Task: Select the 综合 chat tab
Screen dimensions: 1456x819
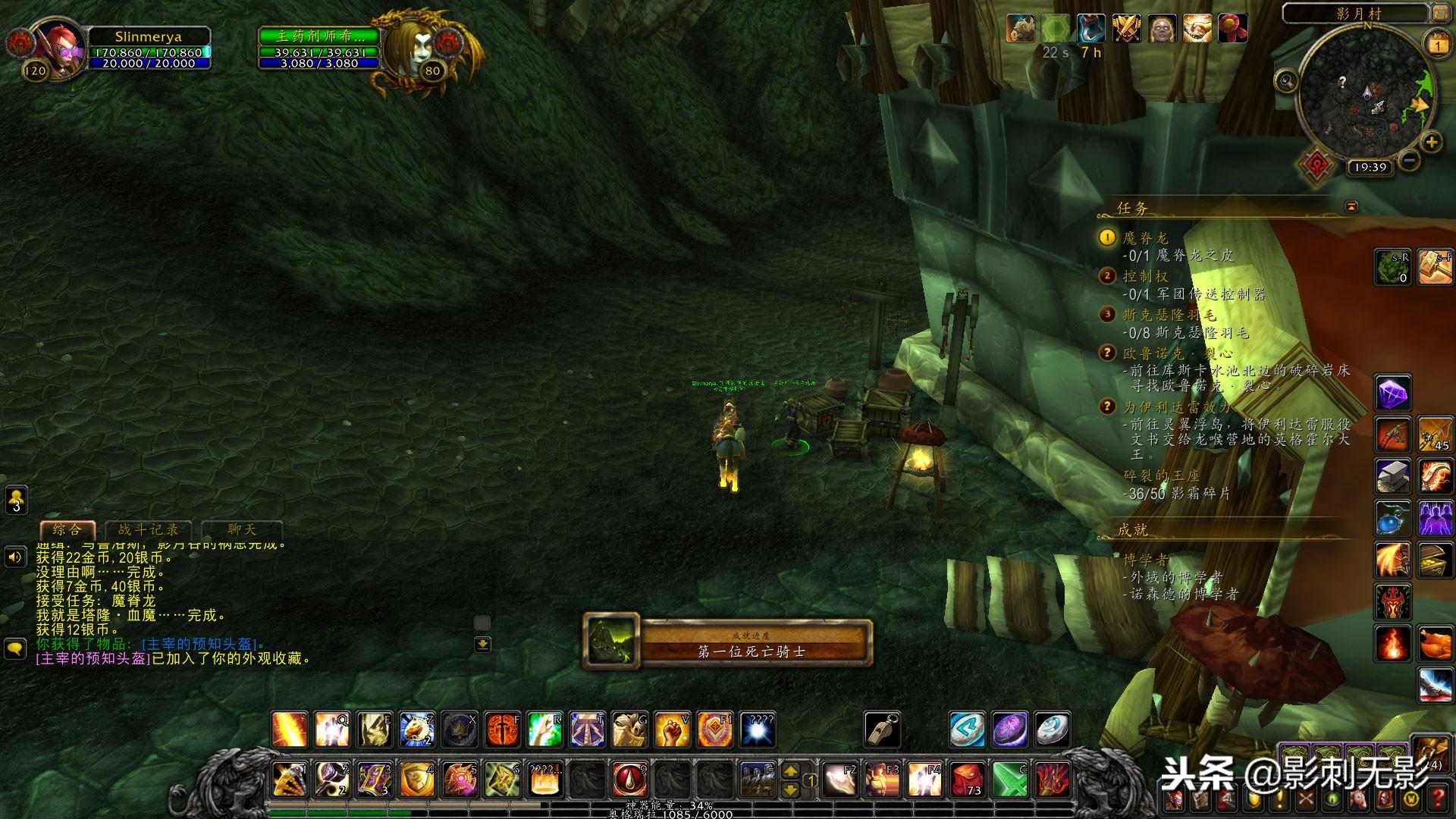Action: [x=67, y=530]
